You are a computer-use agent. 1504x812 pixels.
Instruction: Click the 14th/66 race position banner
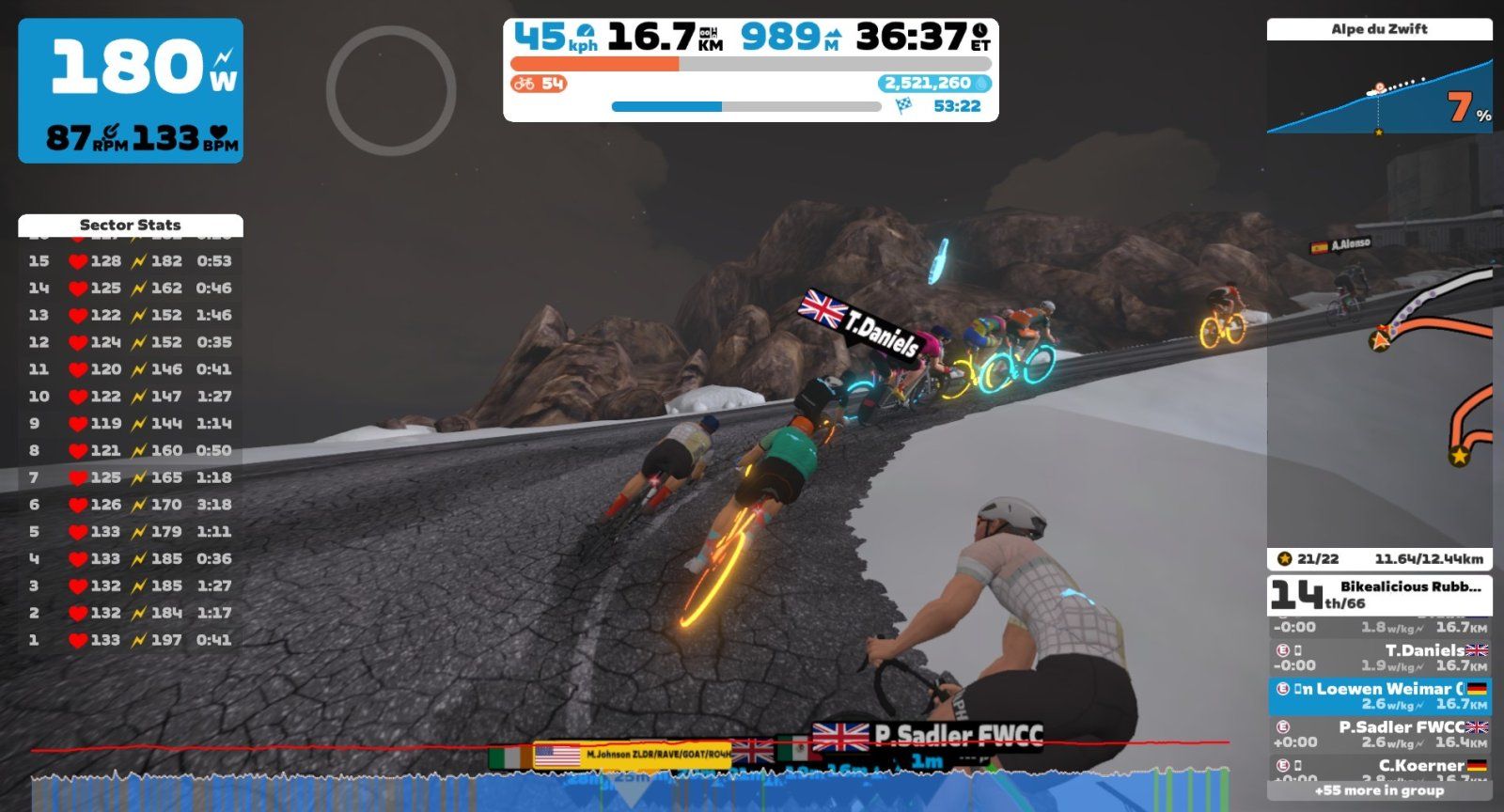click(1379, 595)
